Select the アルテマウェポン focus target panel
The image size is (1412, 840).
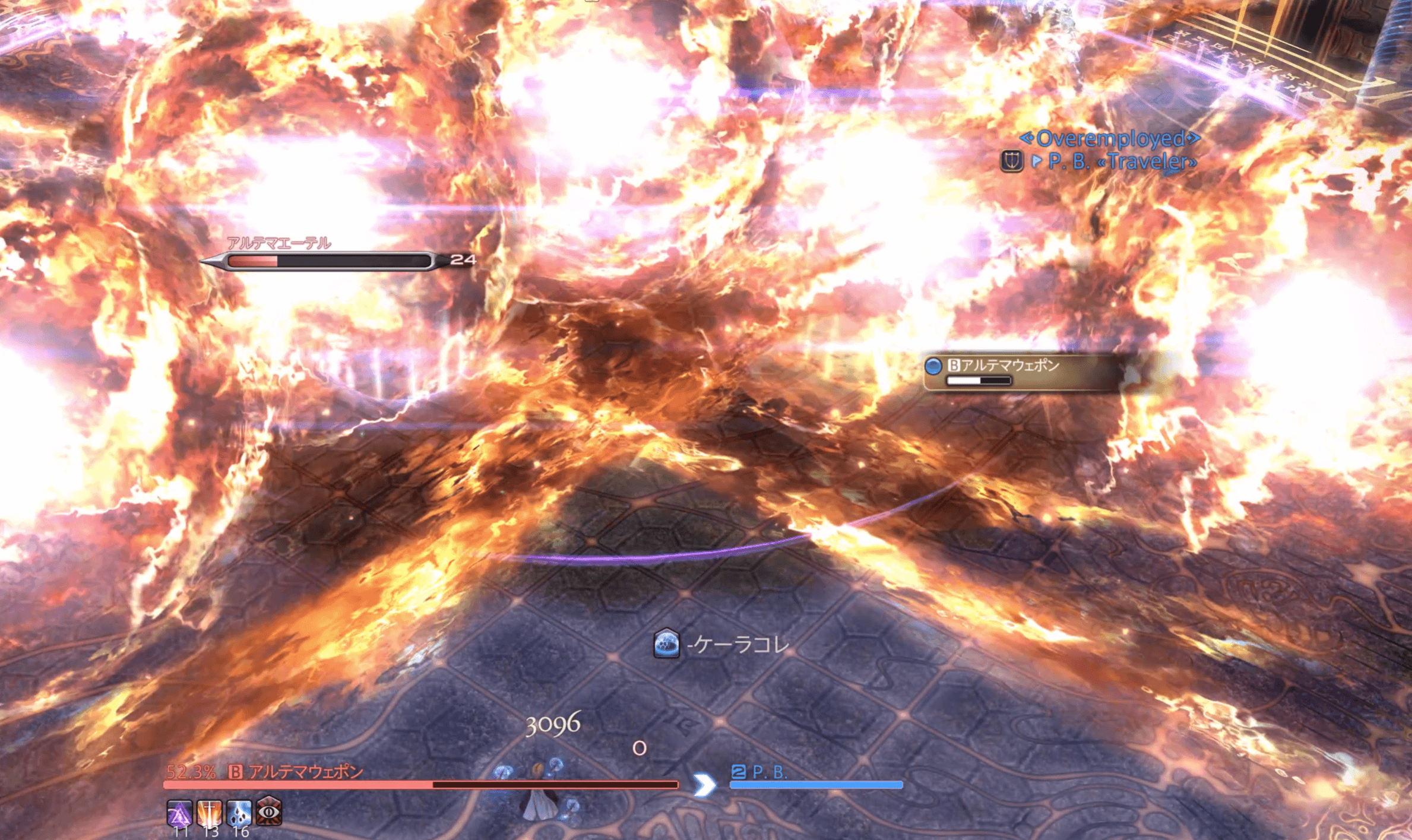1022,372
